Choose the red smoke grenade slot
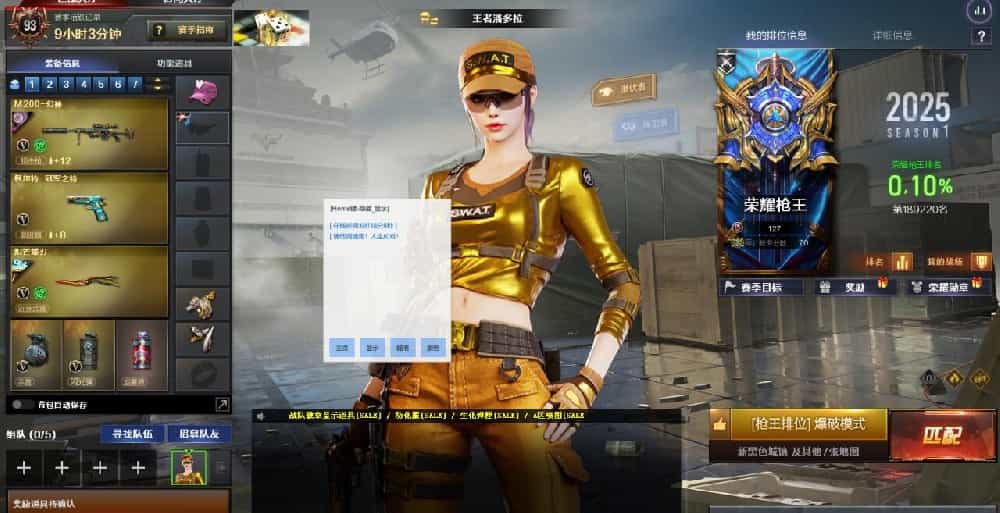The height and width of the screenshot is (513, 1000). point(141,354)
